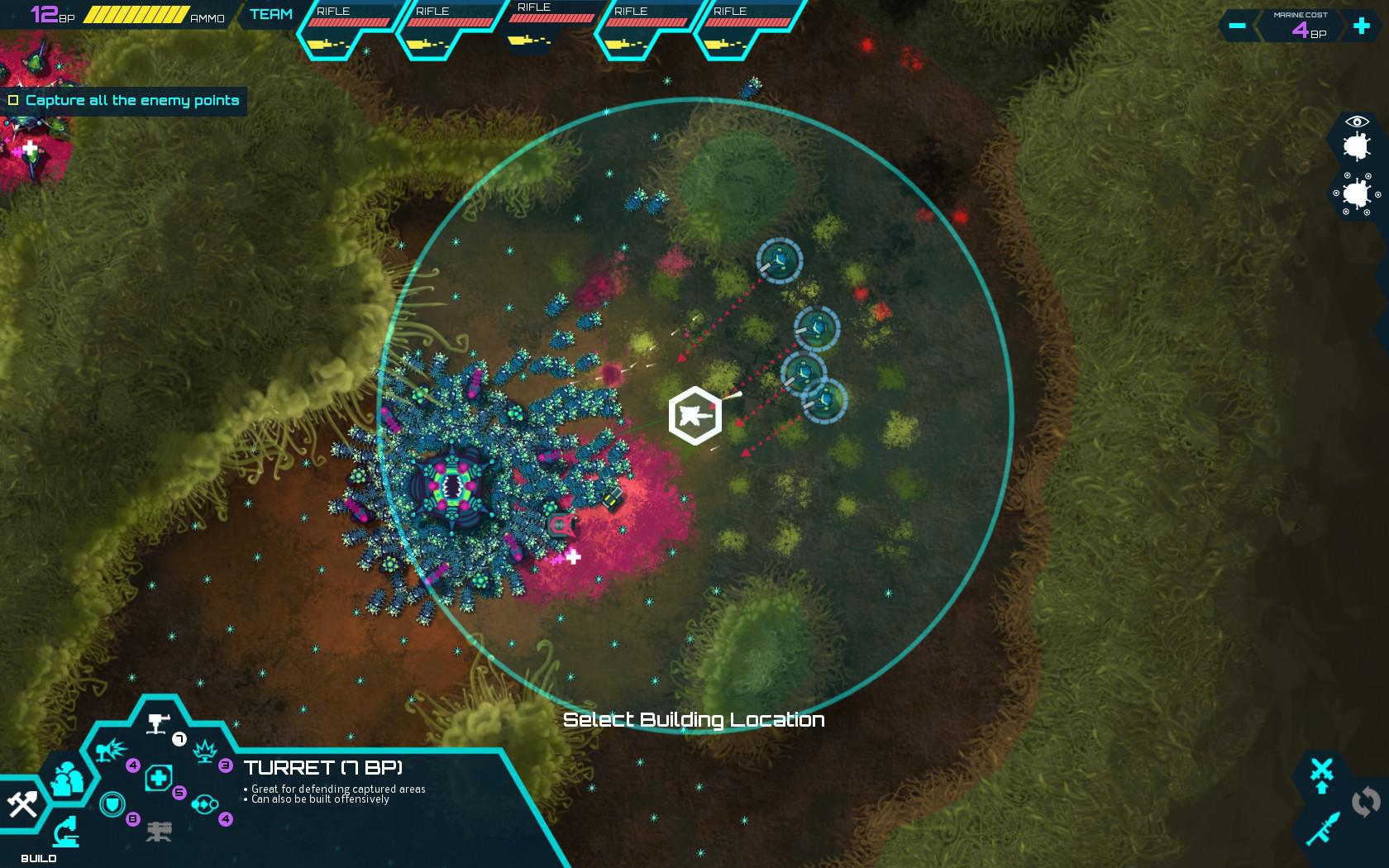Toggle the surrounded alien creature indicator
The height and width of the screenshot is (868, 1389).
(x=1357, y=195)
